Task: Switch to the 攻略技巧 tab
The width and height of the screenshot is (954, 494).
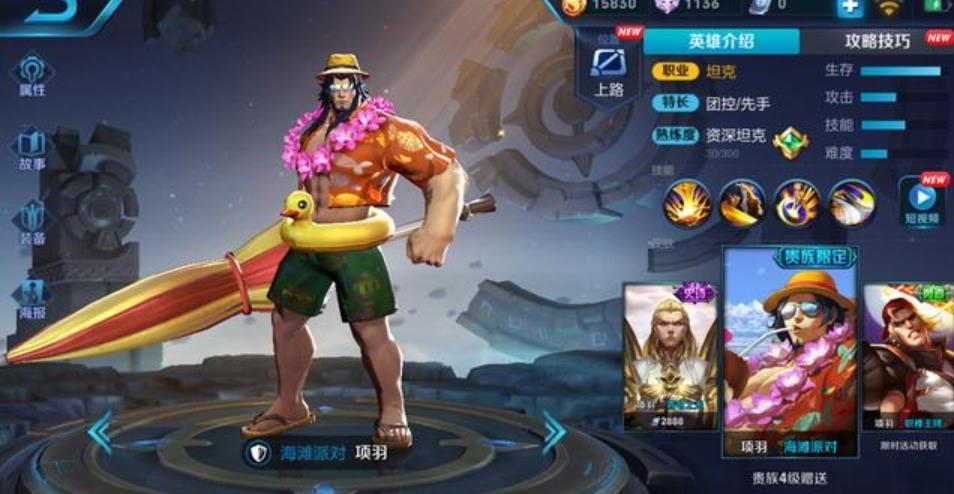Action: (877, 41)
